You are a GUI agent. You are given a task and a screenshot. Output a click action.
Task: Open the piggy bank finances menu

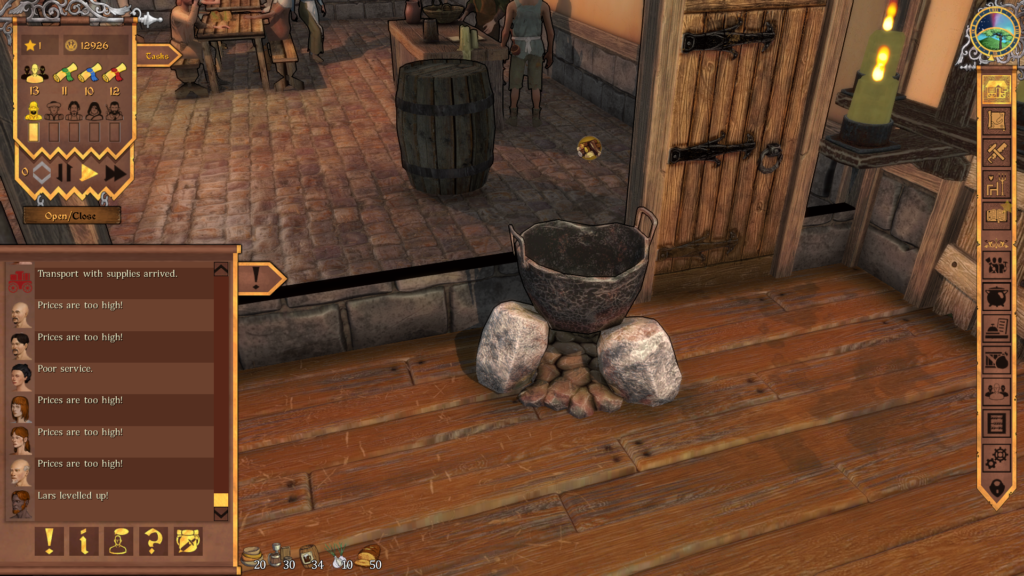[x=995, y=297]
